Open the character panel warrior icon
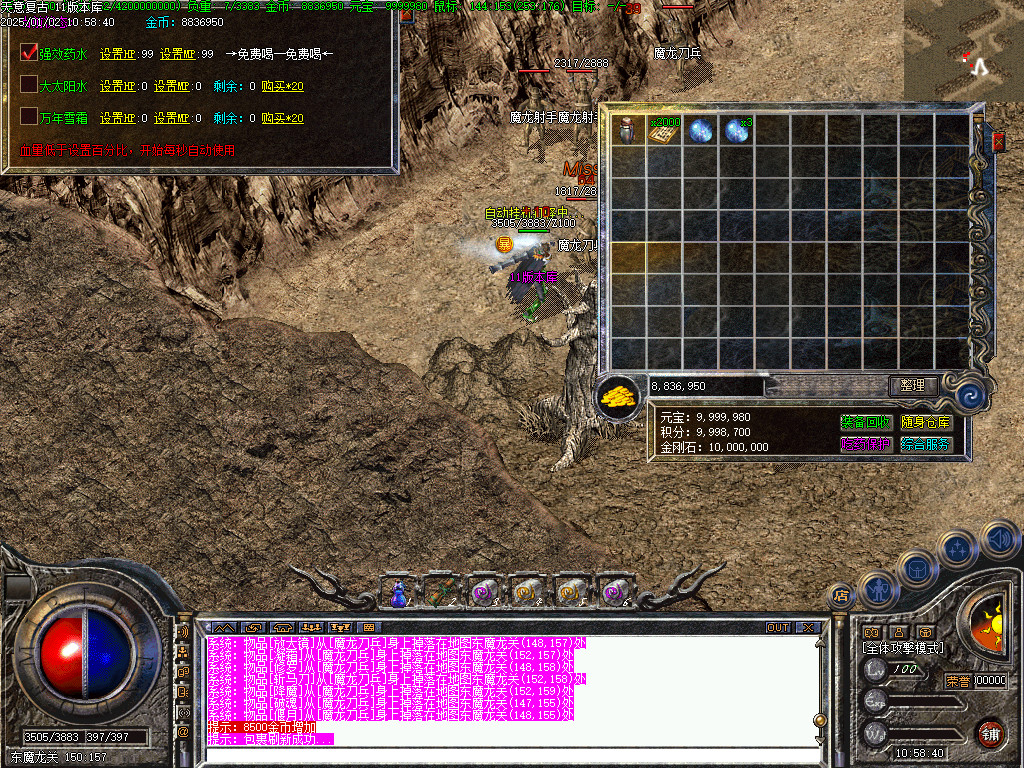Image resolution: width=1024 pixels, height=768 pixels. [x=878, y=590]
